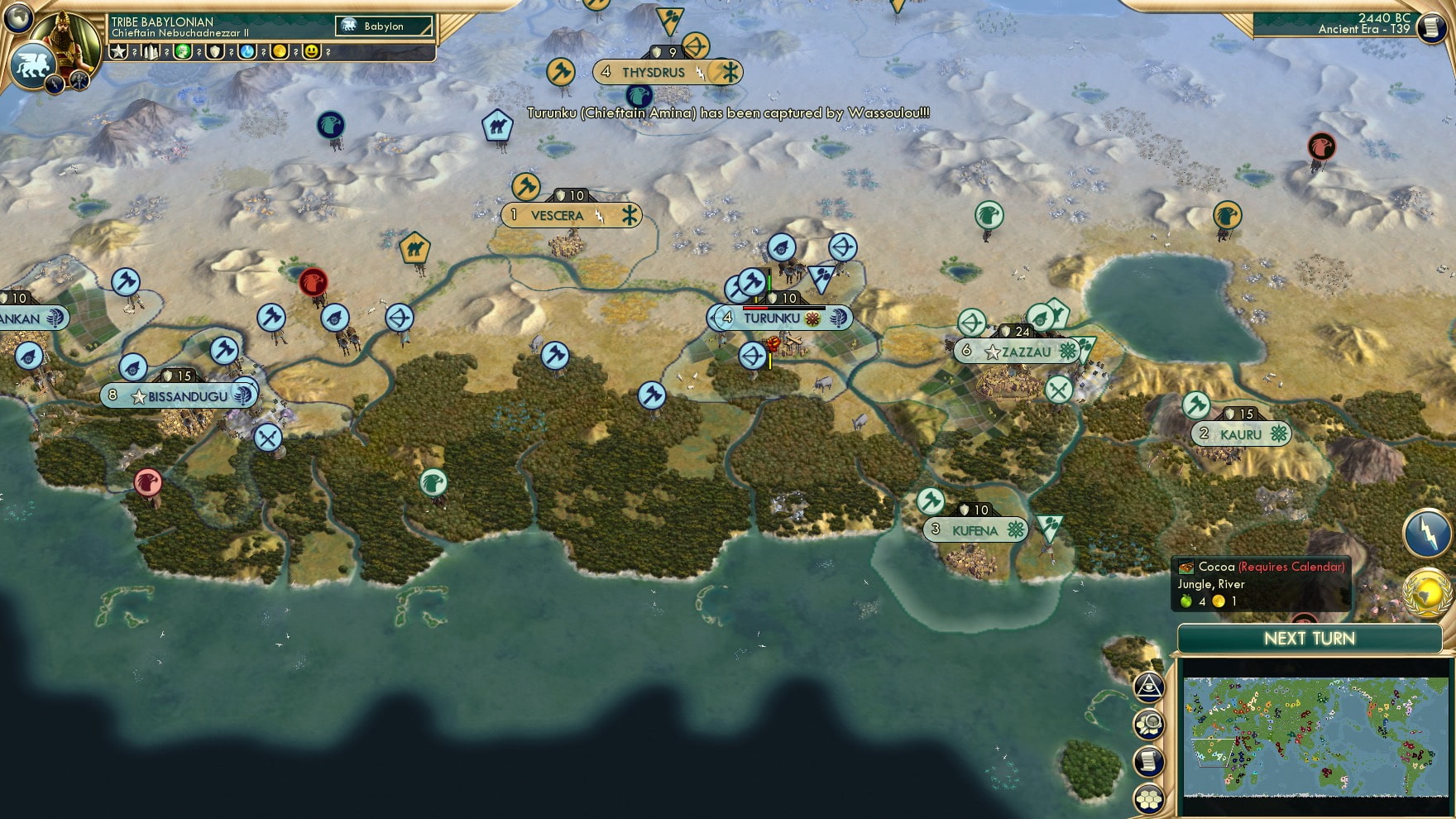Click the gold coin icon in top bar

[280, 51]
